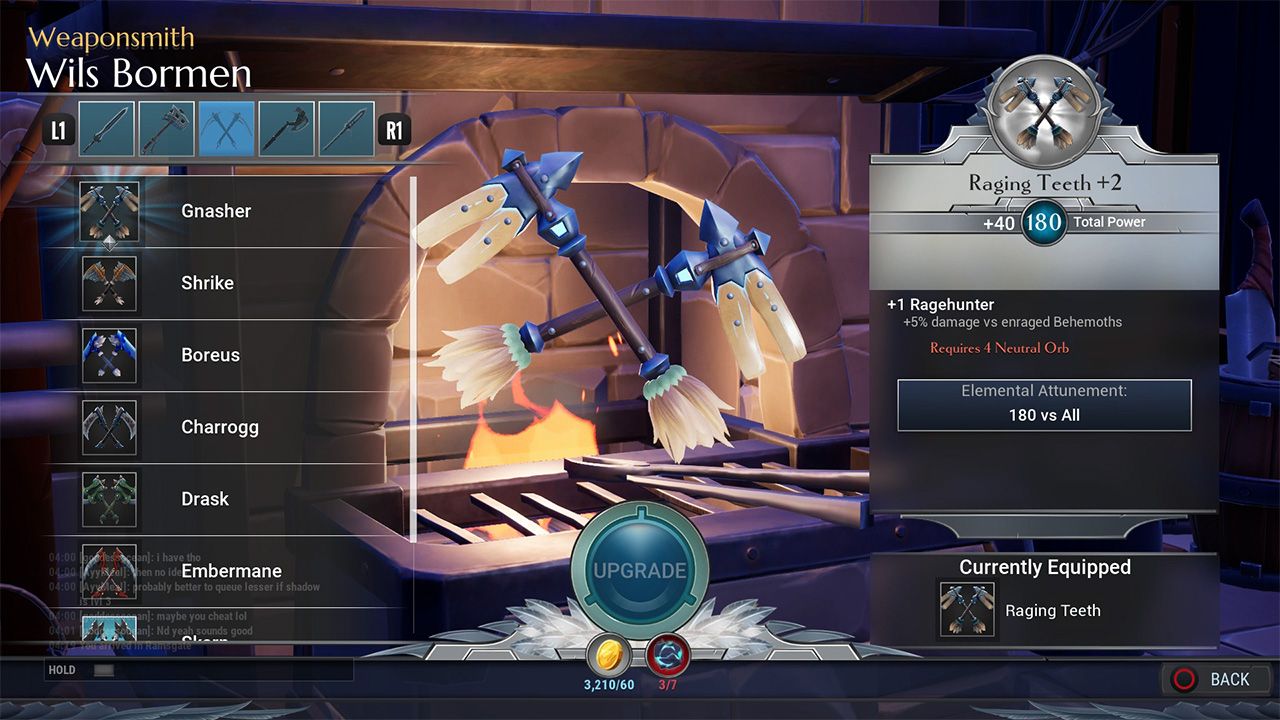
Task: Show the war pike weapon category tab
Action: pyautogui.click(x=347, y=129)
